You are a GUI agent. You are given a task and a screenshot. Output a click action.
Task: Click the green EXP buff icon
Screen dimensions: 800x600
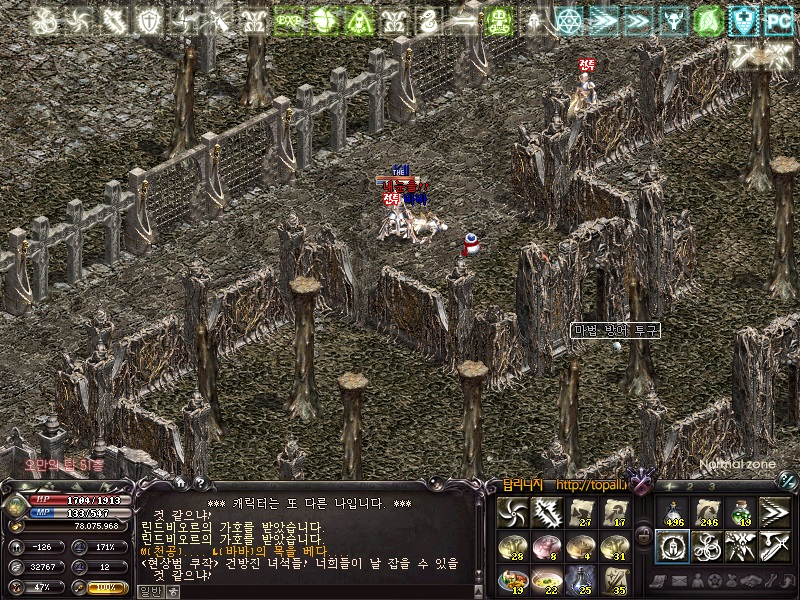(x=291, y=20)
